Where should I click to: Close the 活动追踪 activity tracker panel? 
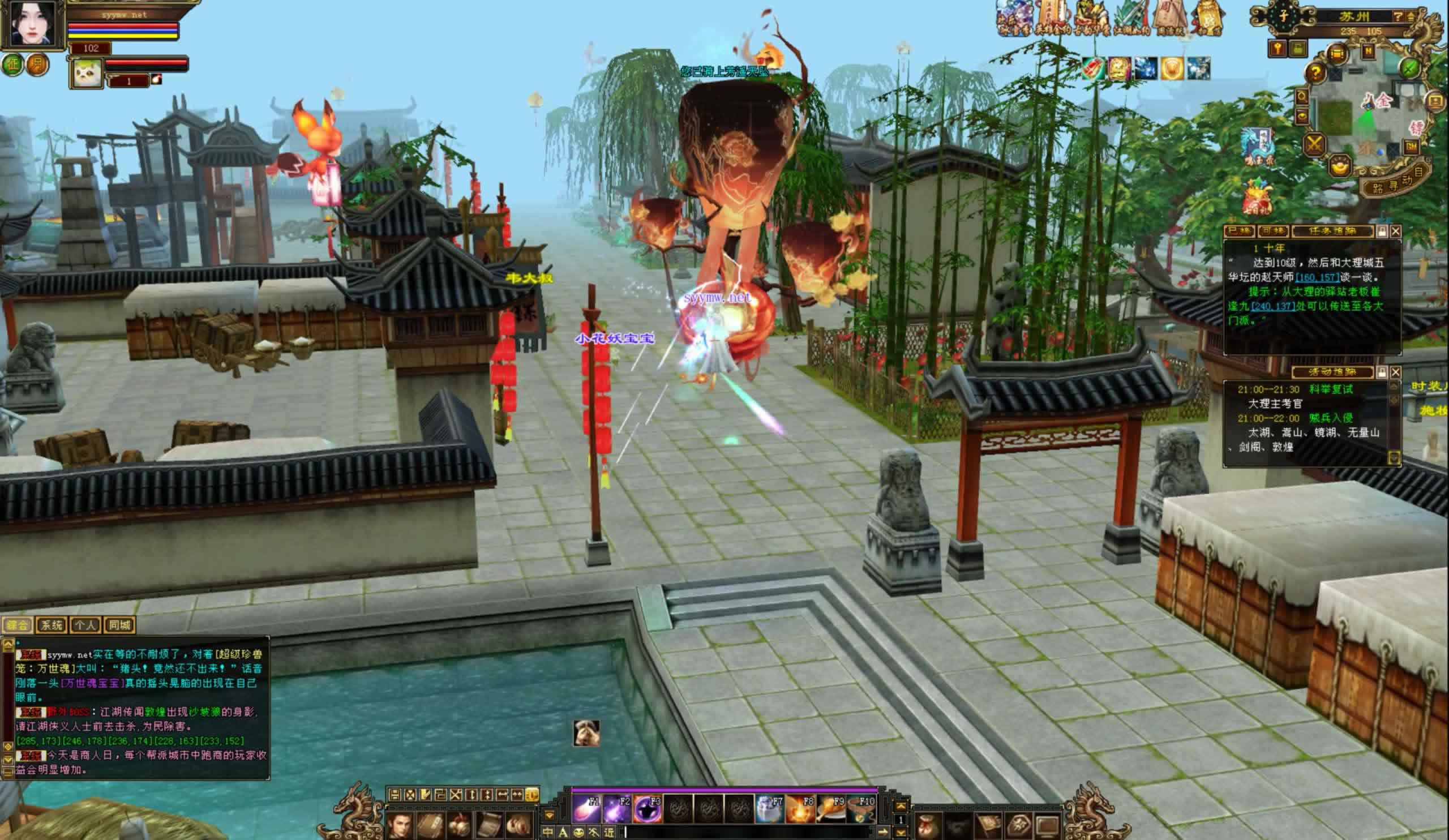[1395, 372]
